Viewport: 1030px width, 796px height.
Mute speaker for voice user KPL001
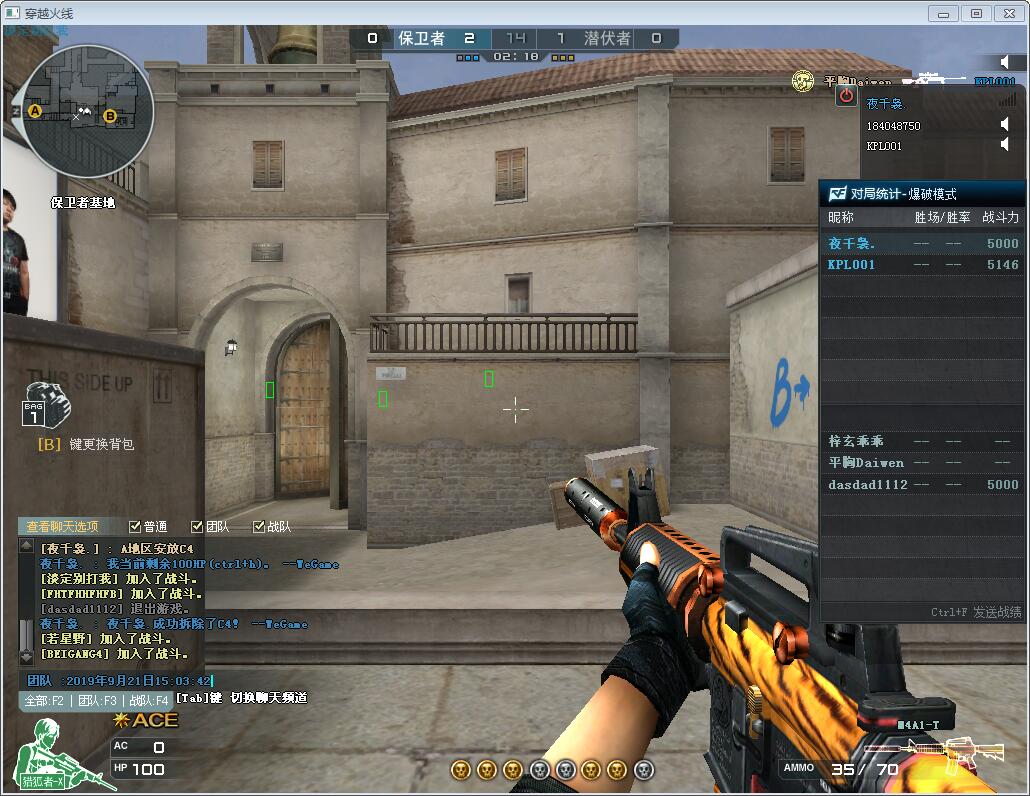(x=1005, y=145)
